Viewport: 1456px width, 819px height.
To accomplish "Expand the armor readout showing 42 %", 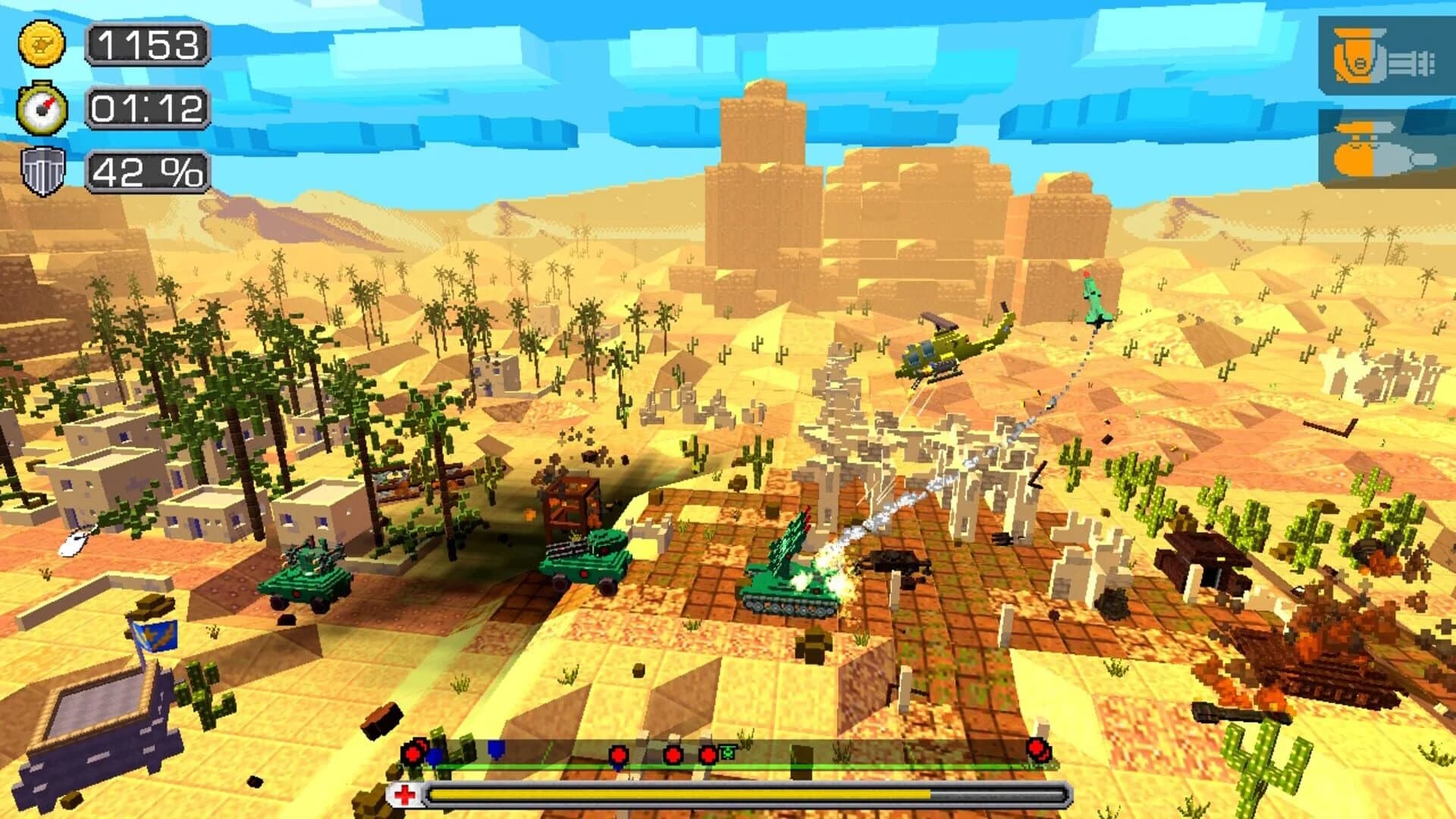I will point(147,174).
